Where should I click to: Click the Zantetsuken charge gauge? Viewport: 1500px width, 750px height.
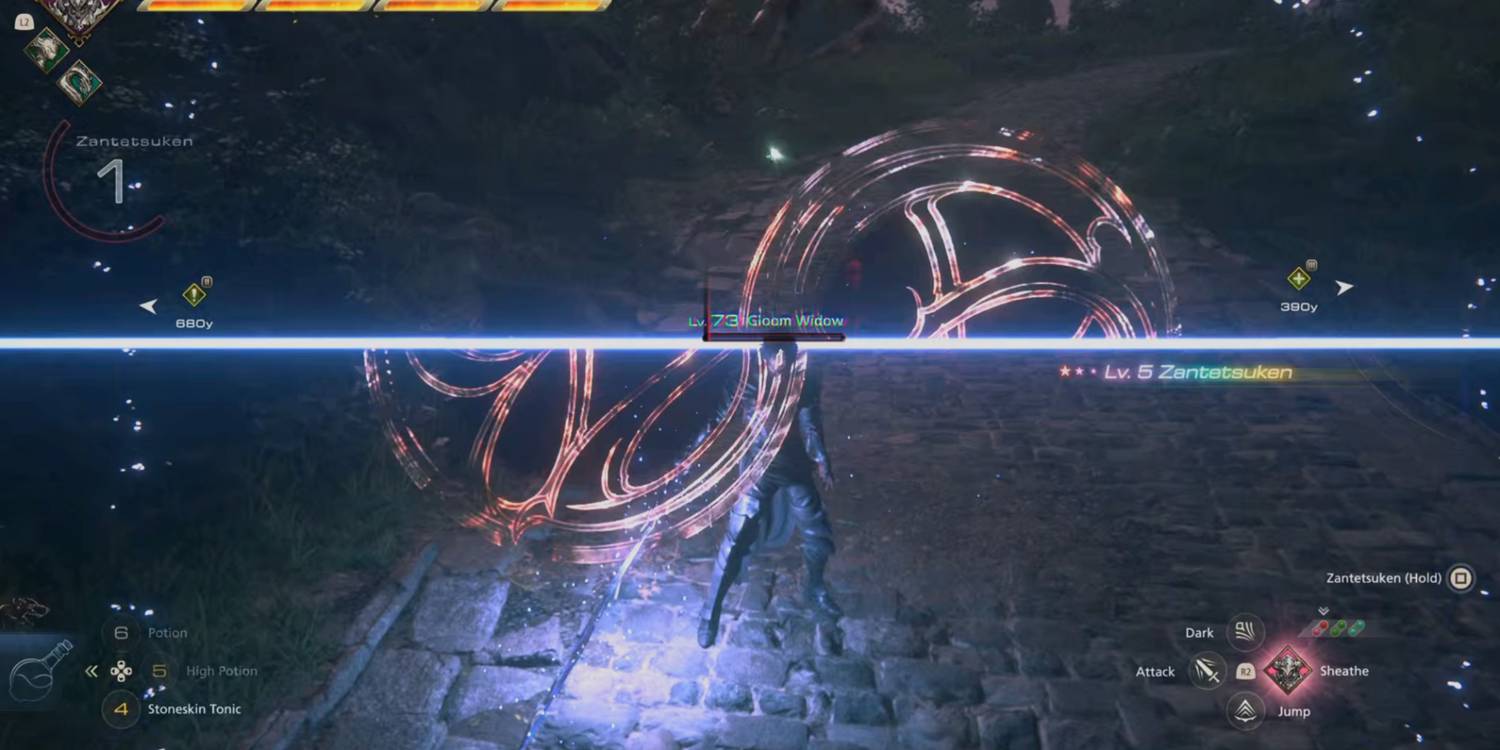[x=115, y=181]
